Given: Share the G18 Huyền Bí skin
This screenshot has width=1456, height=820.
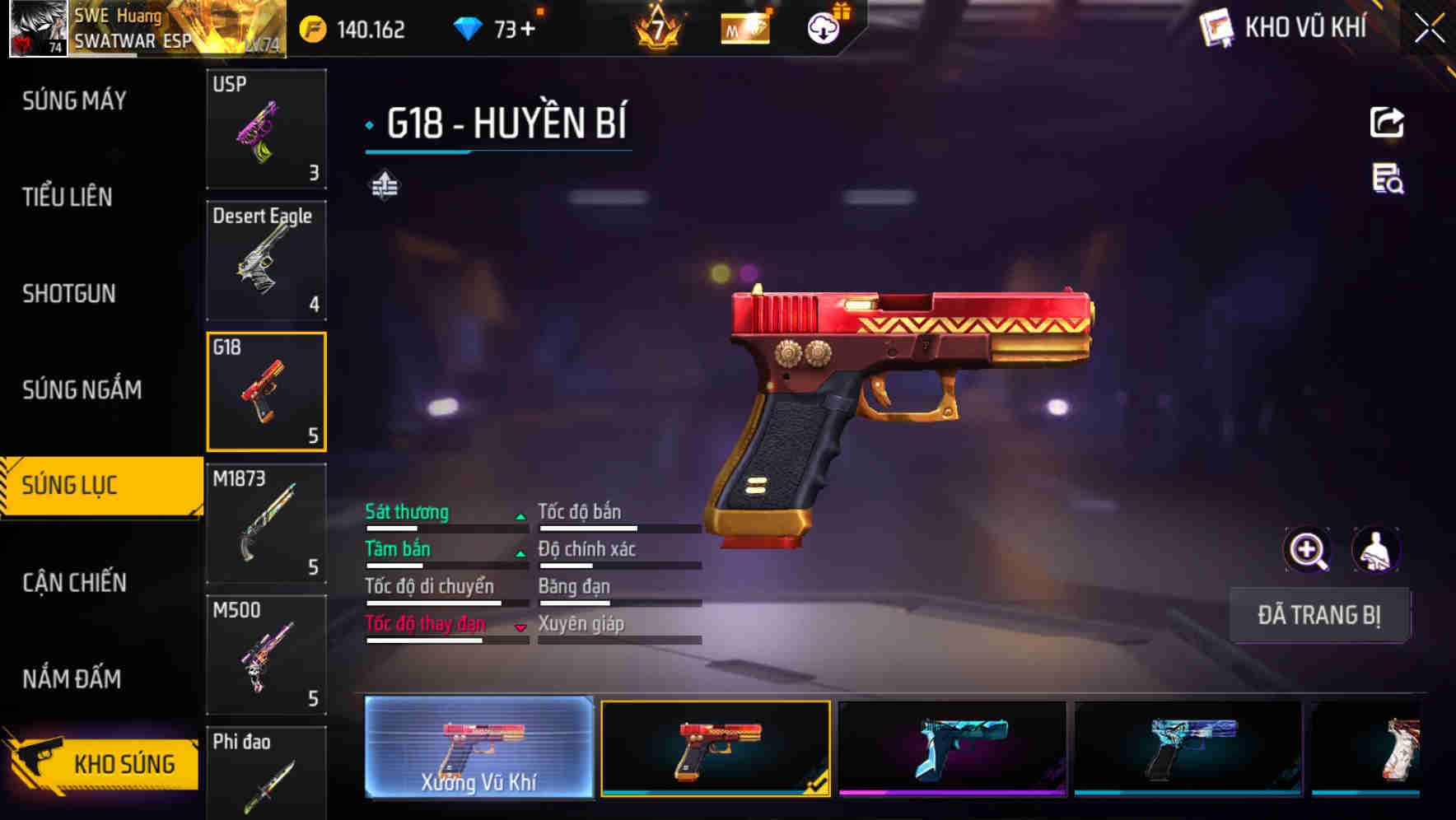Looking at the screenshot, I should click(1386, 122).
